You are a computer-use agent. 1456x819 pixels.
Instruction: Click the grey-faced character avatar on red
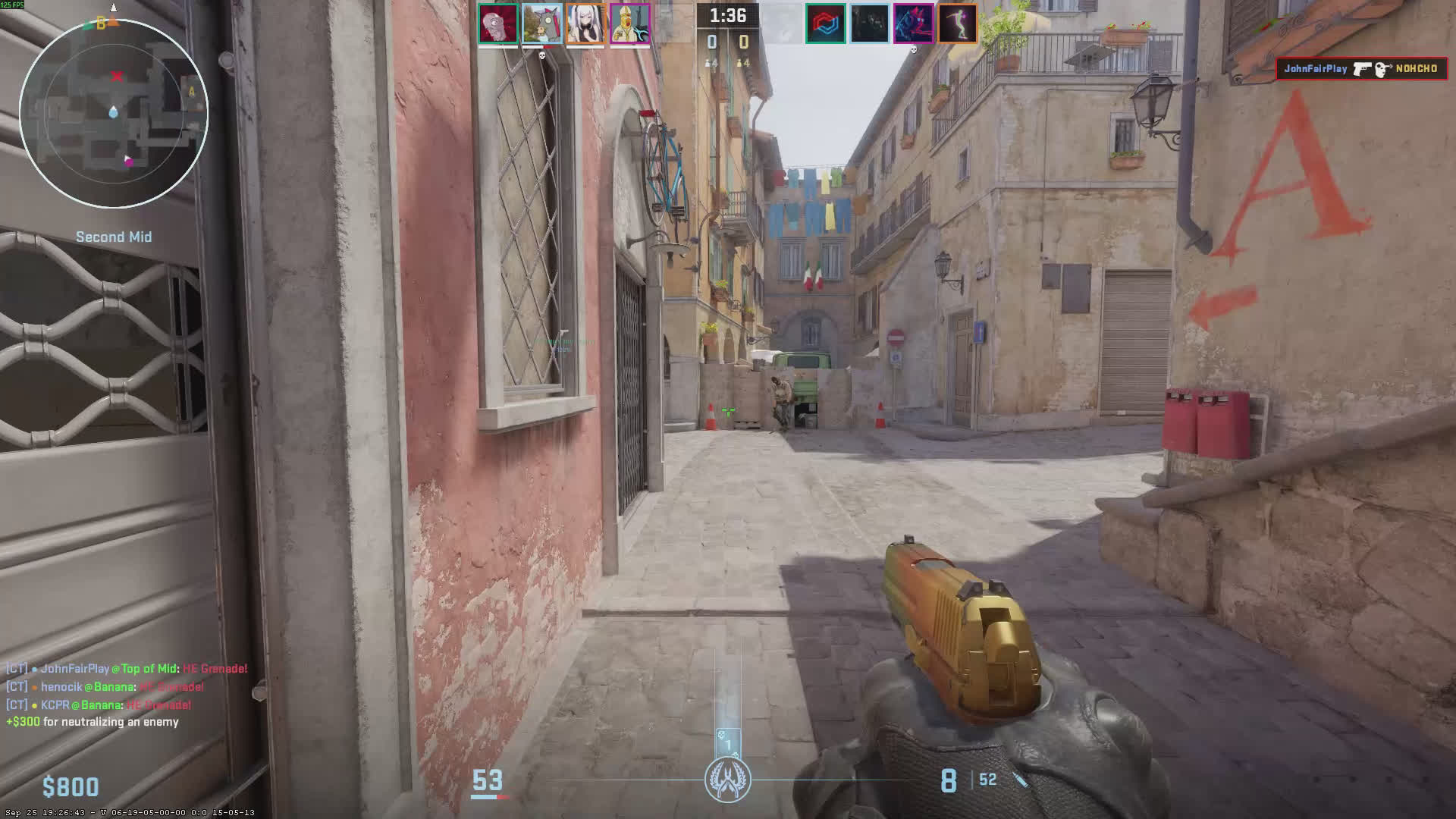pos(497,24)
